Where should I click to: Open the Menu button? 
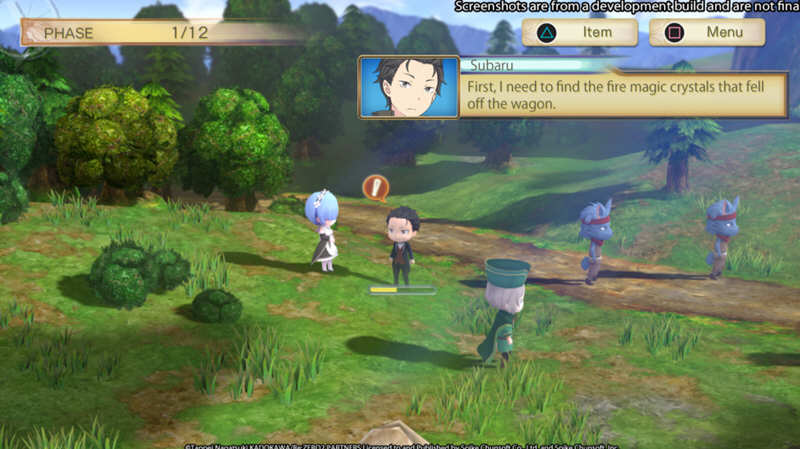click(x=707, y=33)
